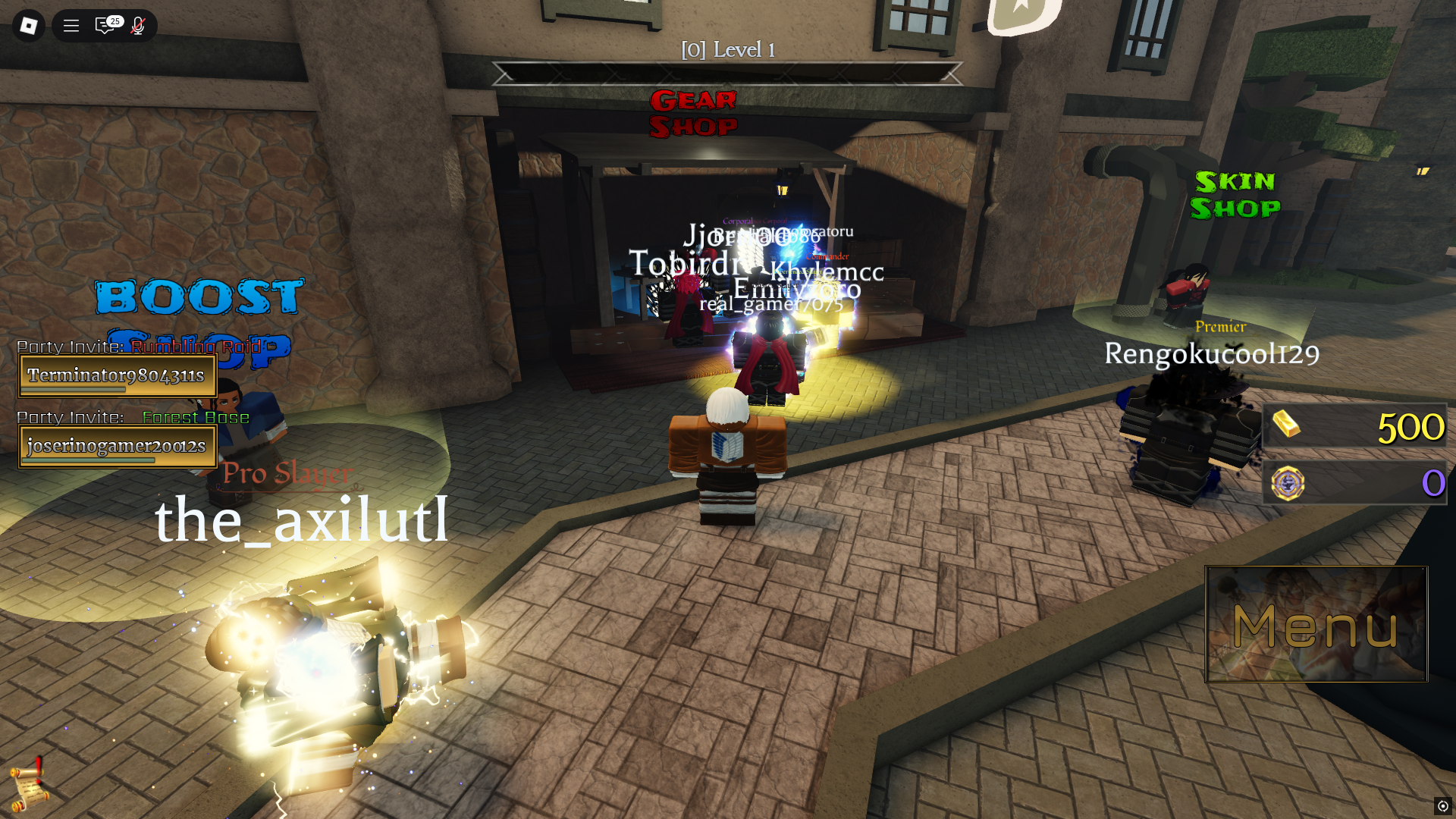Open the chat bubble with 25 notifications

tap(105, 26)
